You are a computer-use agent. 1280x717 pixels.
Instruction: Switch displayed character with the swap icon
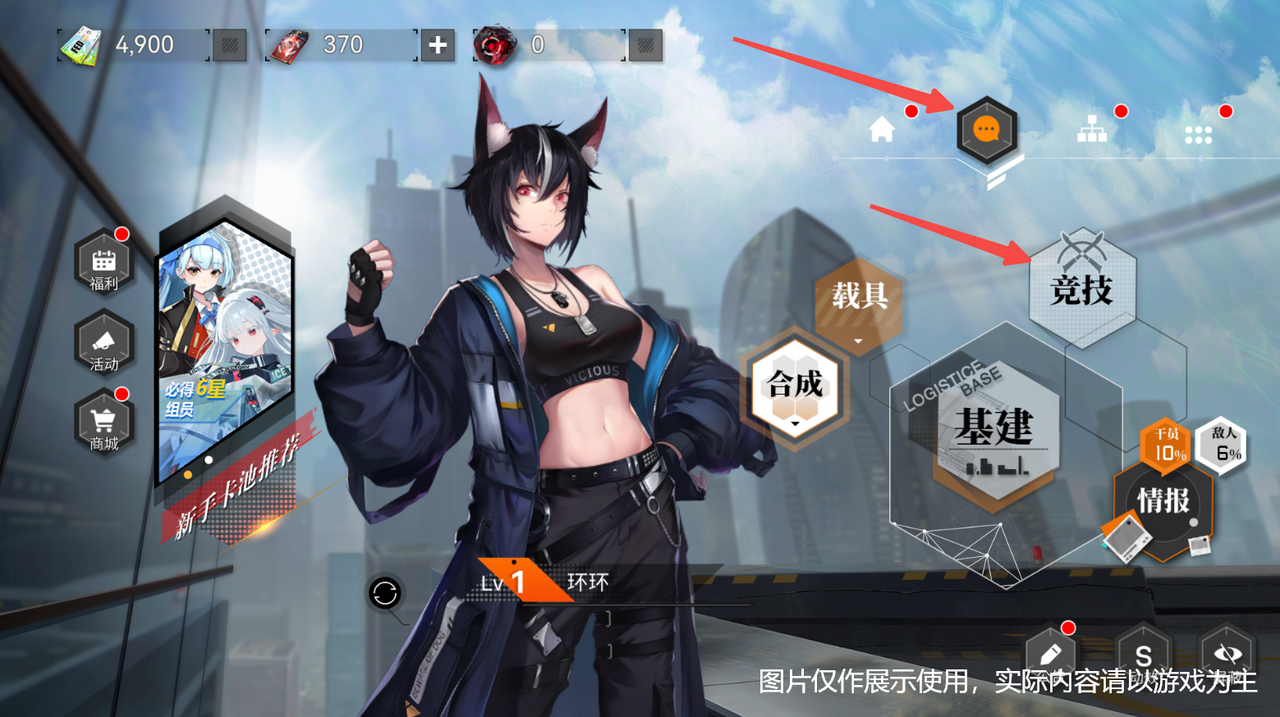point(384,594)
